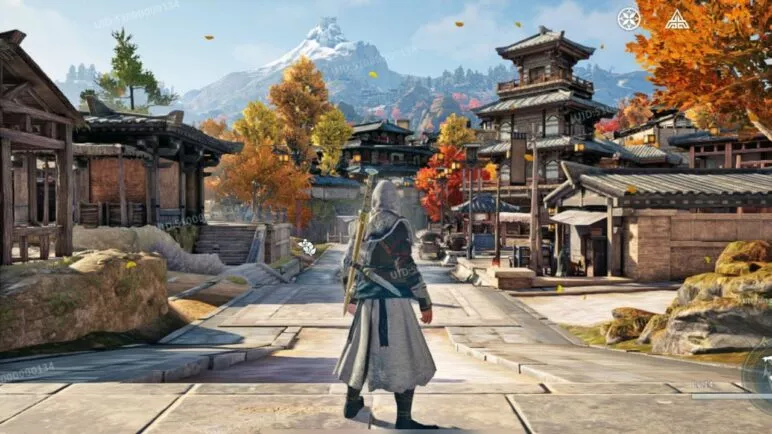772x434 pixels.
Task: Open the circular snowflake-pattern emblem icon
Action: click(x=628, y=19)
